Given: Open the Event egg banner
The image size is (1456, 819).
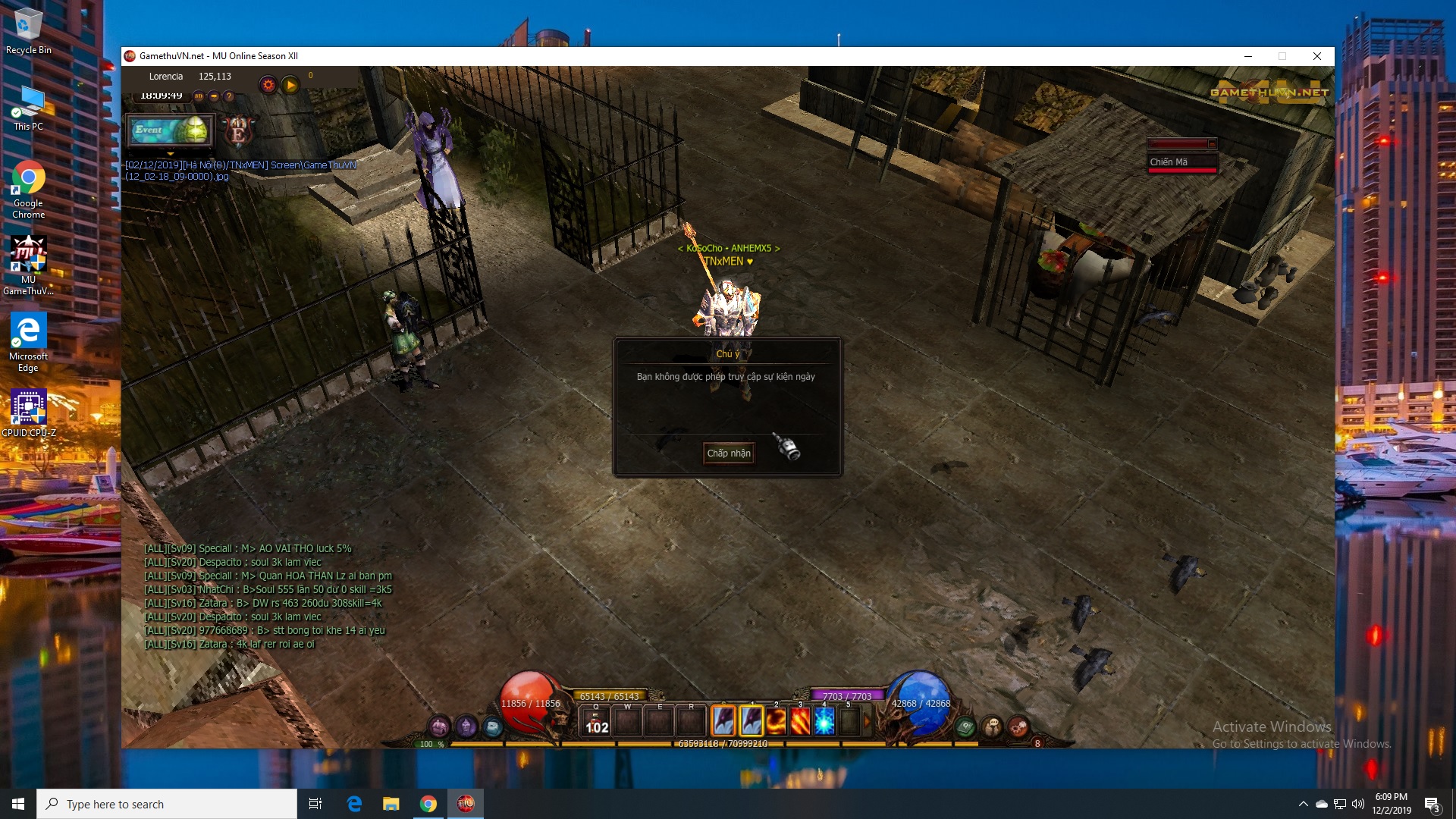Looking at the screenshot, I should tap(171, 130).
